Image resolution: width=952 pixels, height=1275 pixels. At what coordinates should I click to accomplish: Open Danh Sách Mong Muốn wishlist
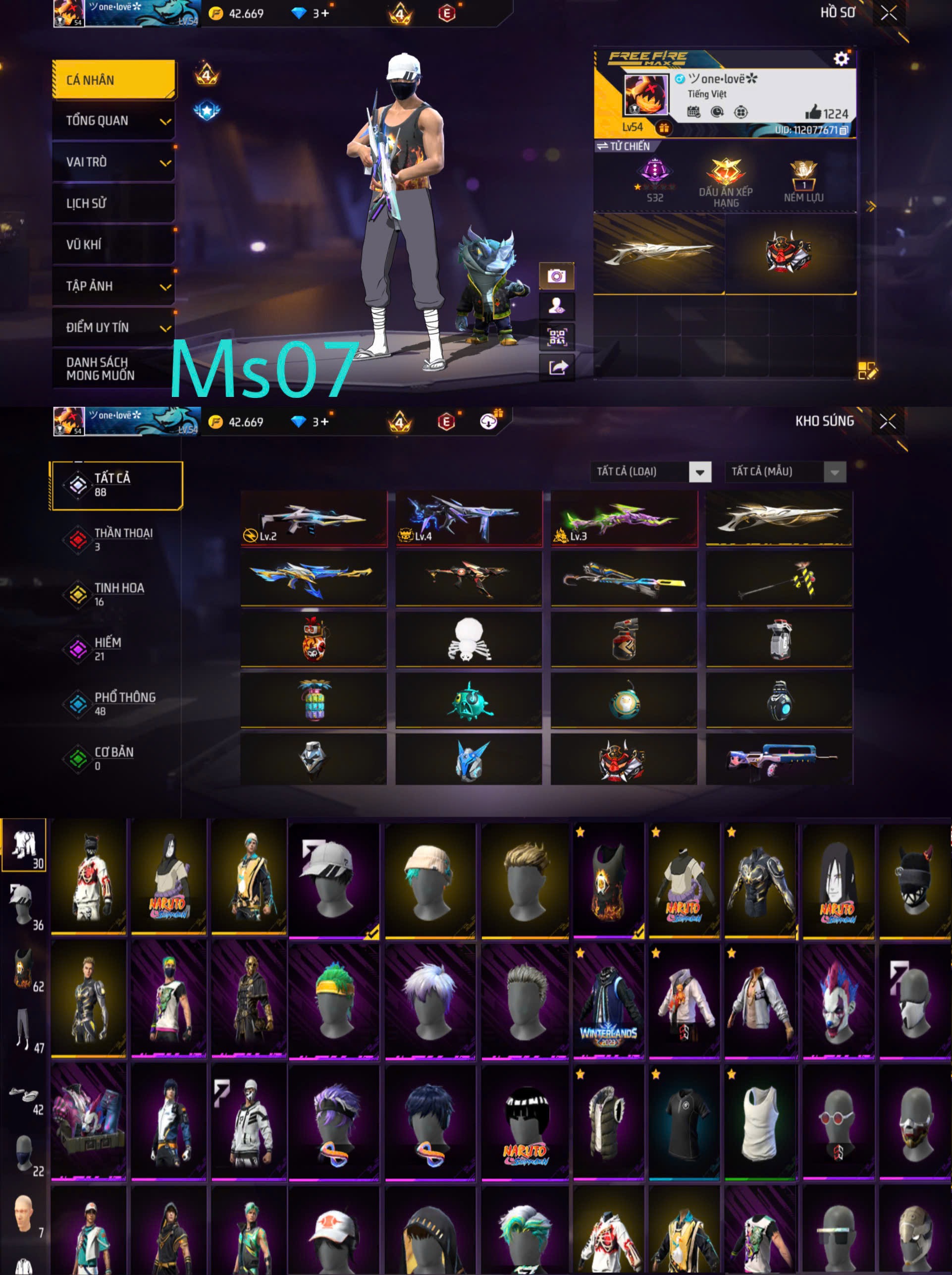click(x=113, y=369)
